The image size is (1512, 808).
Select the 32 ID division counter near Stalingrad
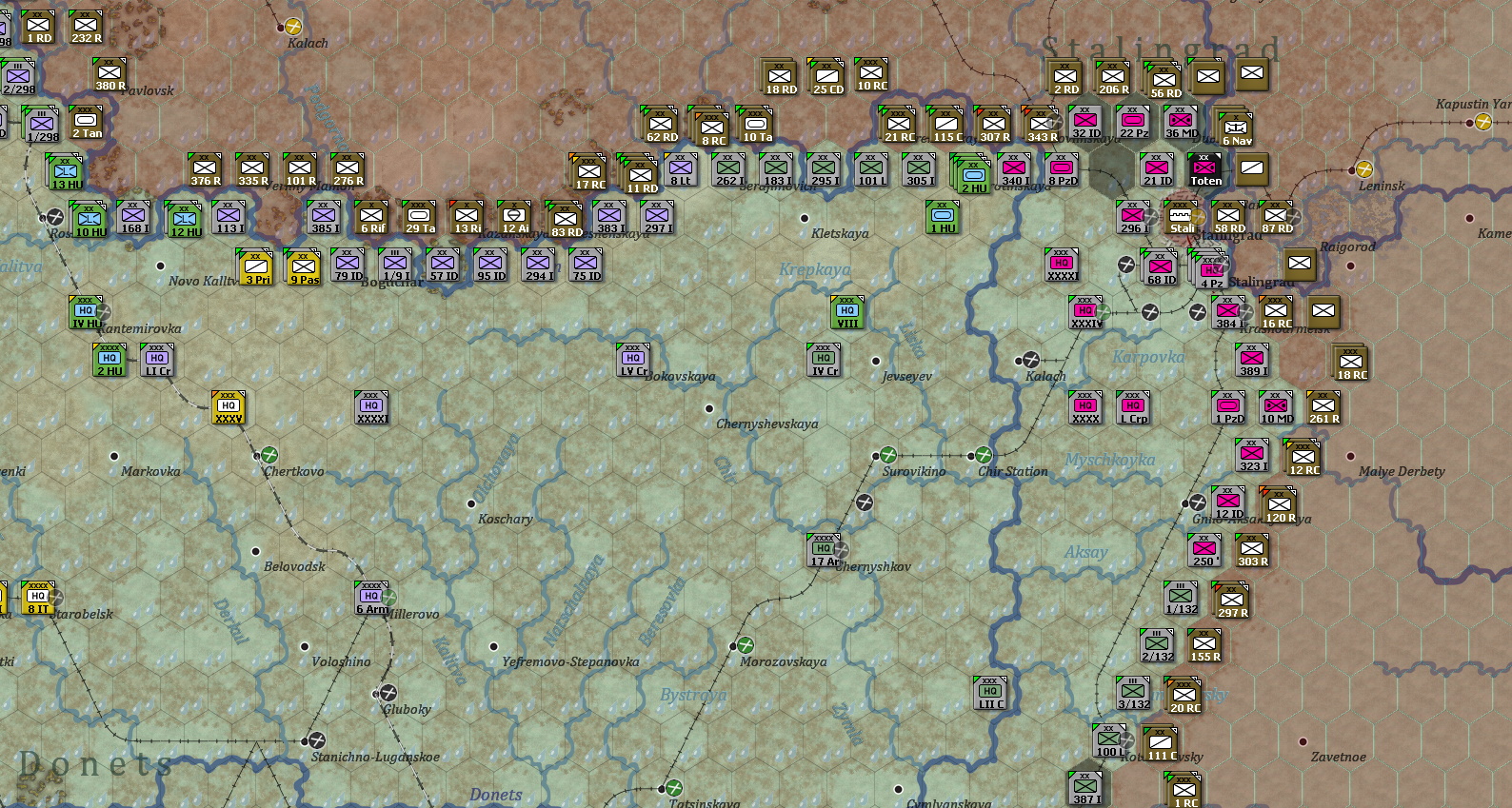pos(1085,121)
